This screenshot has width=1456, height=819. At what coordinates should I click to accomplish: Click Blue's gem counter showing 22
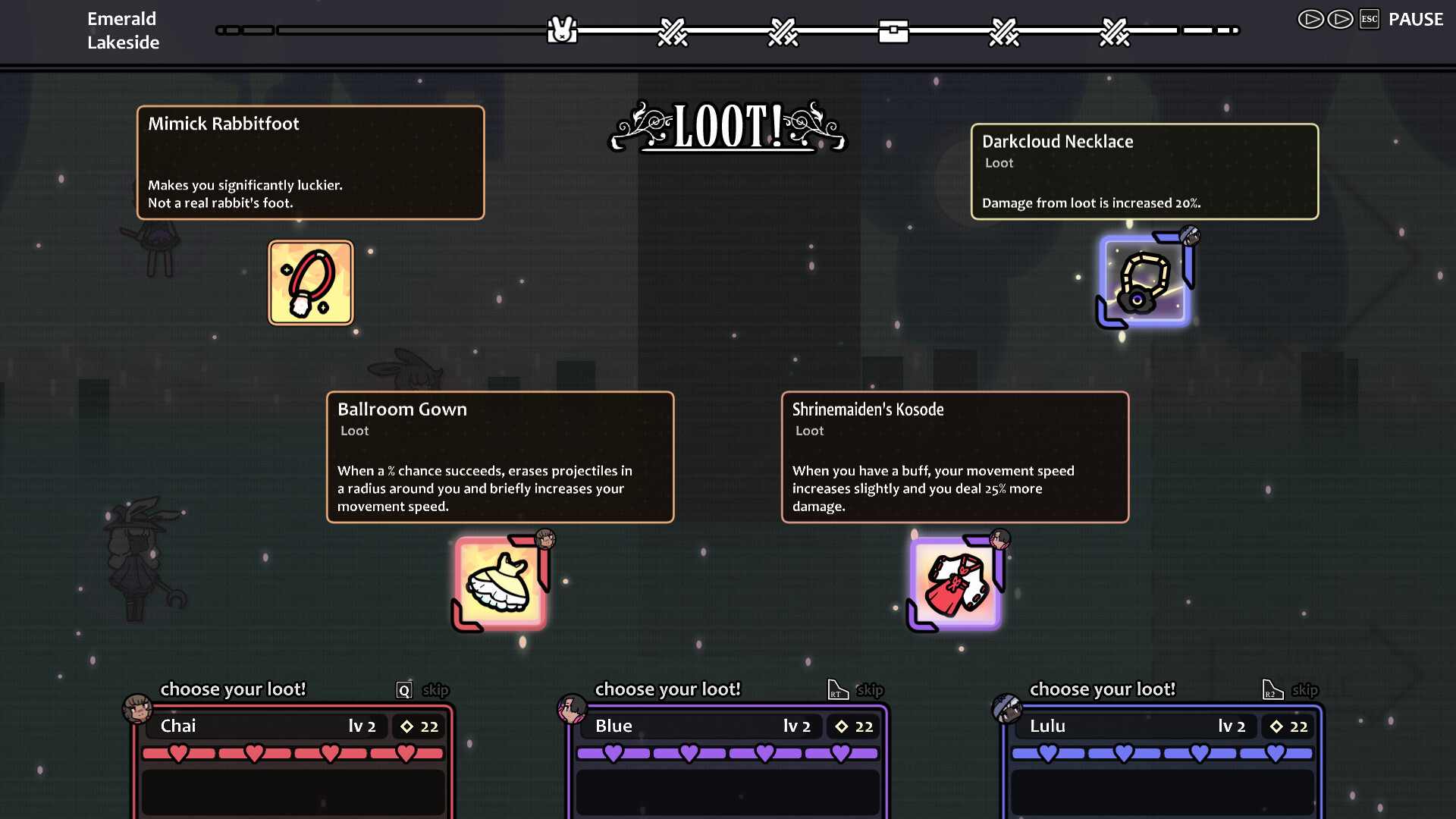point(853,726)
